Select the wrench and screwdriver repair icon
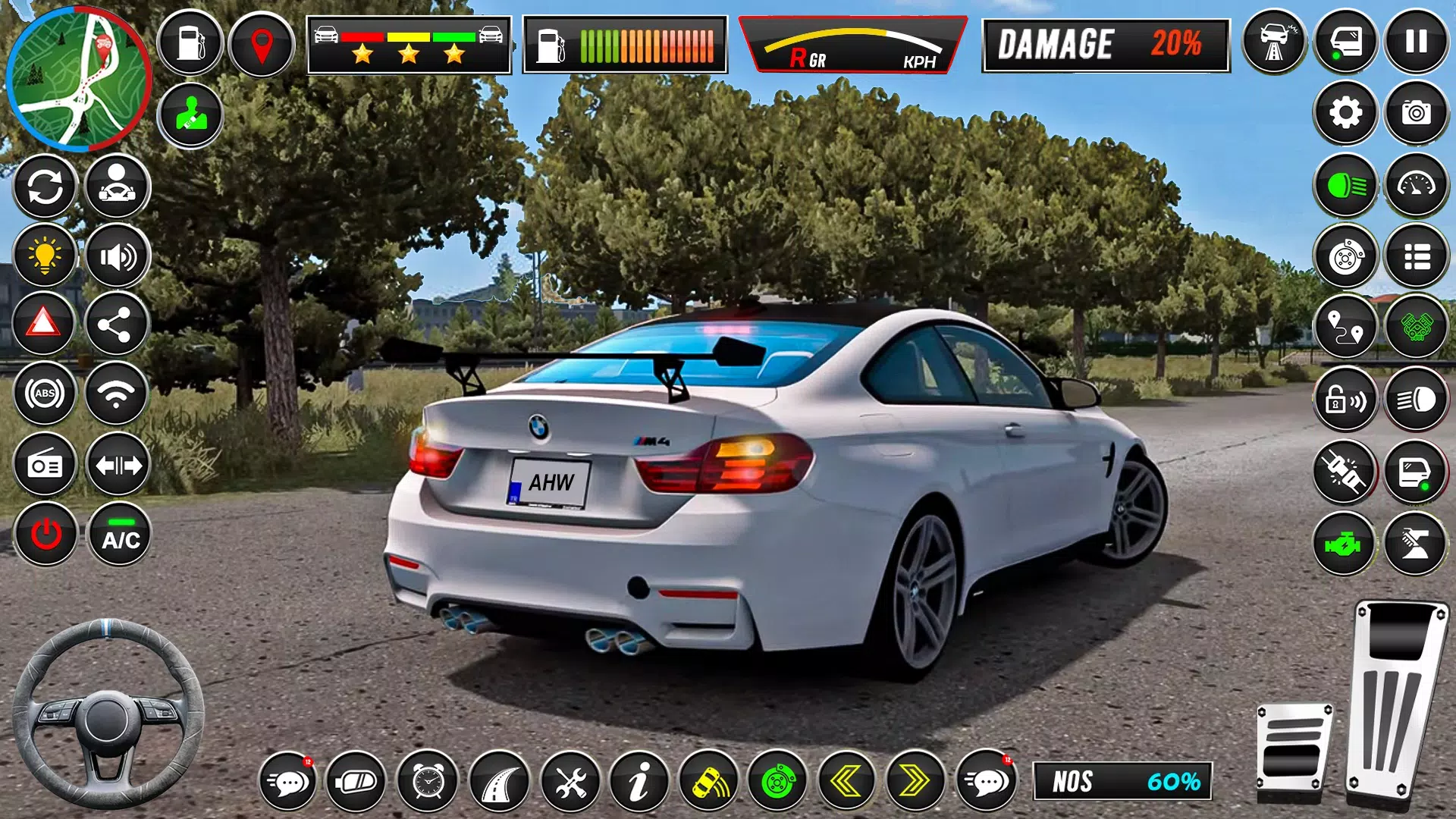This screenshot has width=1456, height=819. 570,781
